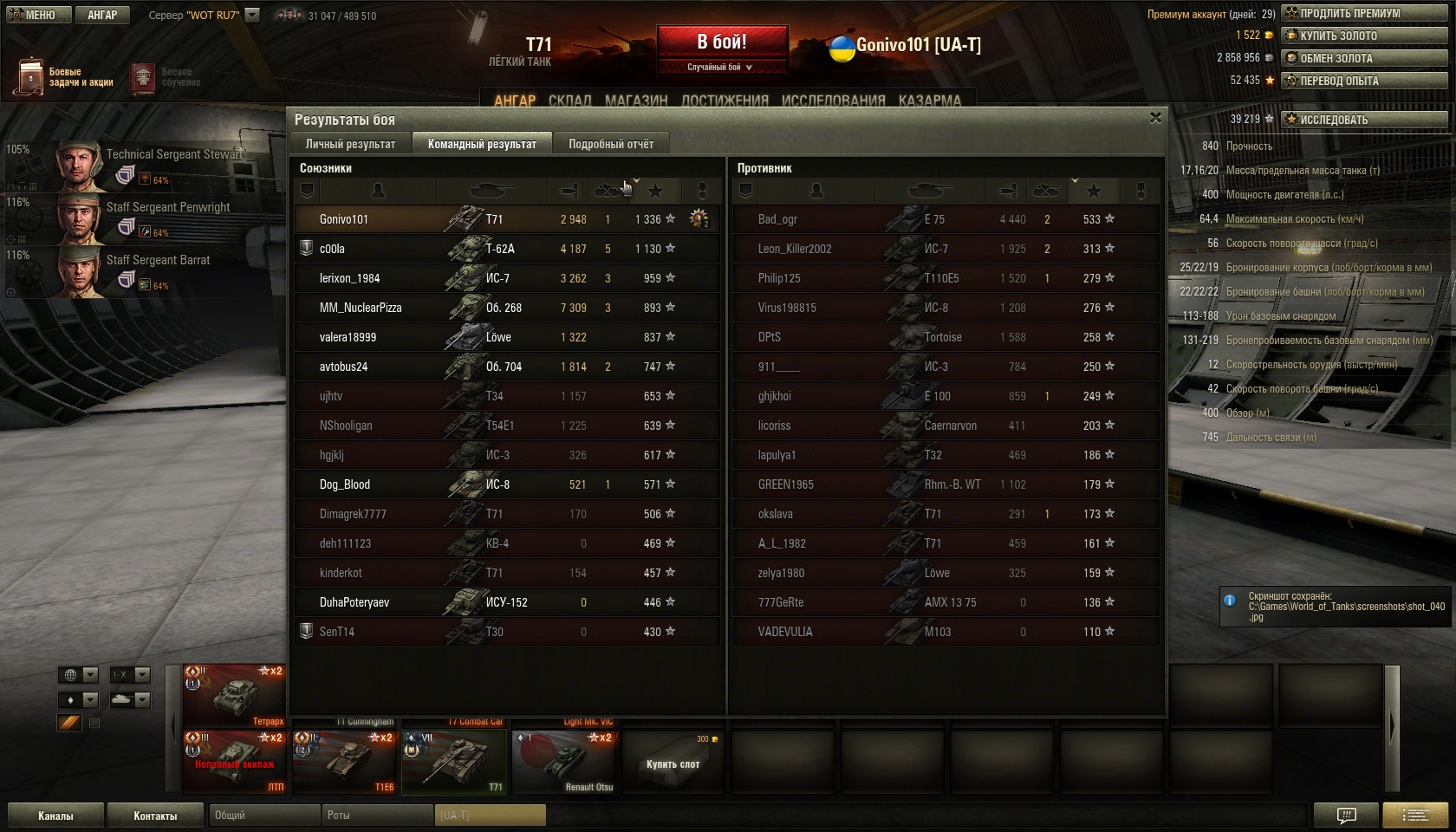1456x832 pixels.
Task: Select the Renault Otsu tank in carousel
Action: click(564, 762)
